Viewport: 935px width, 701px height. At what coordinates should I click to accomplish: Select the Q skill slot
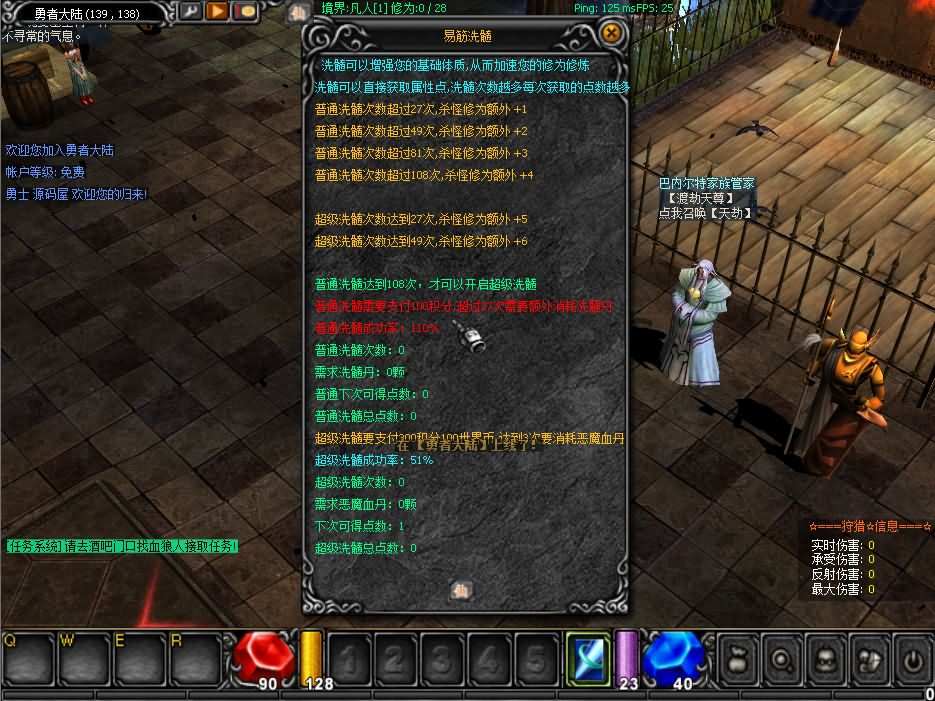(26, 659)
